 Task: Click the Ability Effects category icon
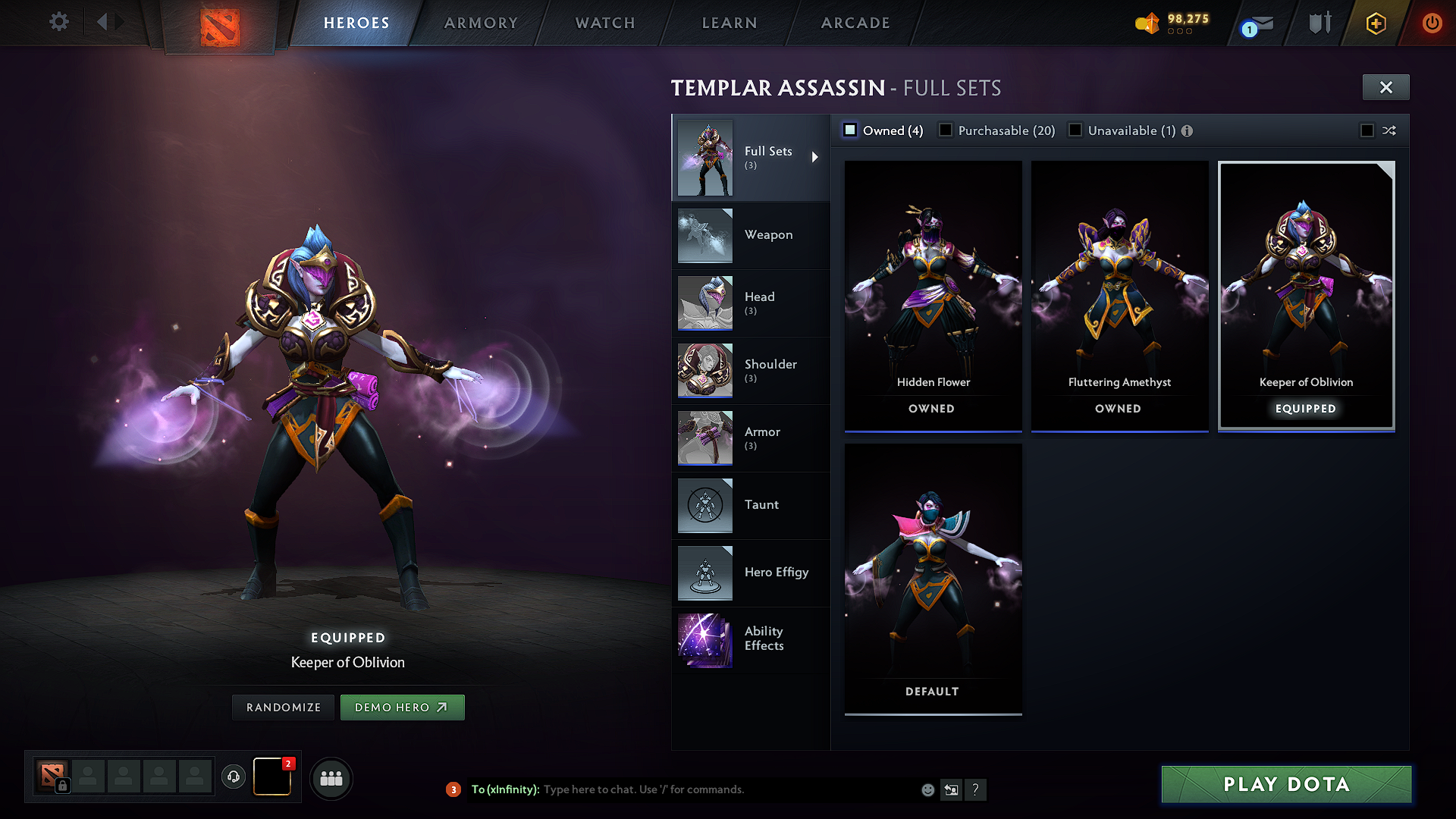click(x=704, y=640)
